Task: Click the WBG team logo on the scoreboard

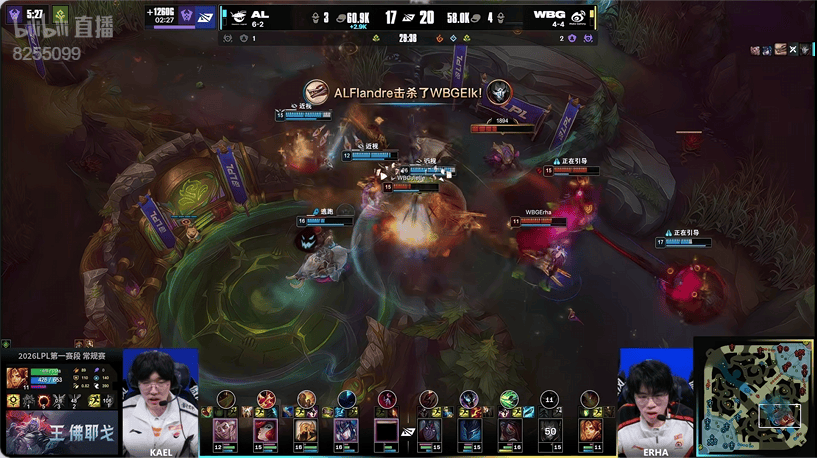Action: click(x=578, y=17)
